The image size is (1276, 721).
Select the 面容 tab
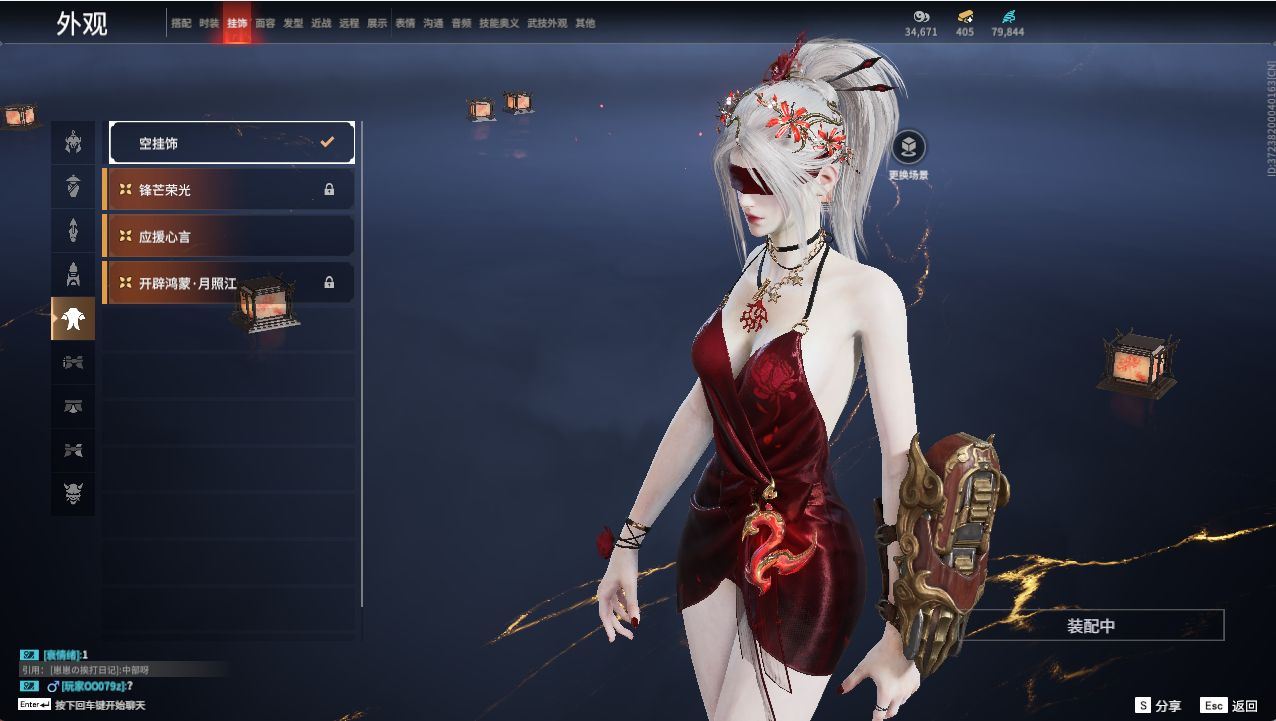click(x=265, y=23)
